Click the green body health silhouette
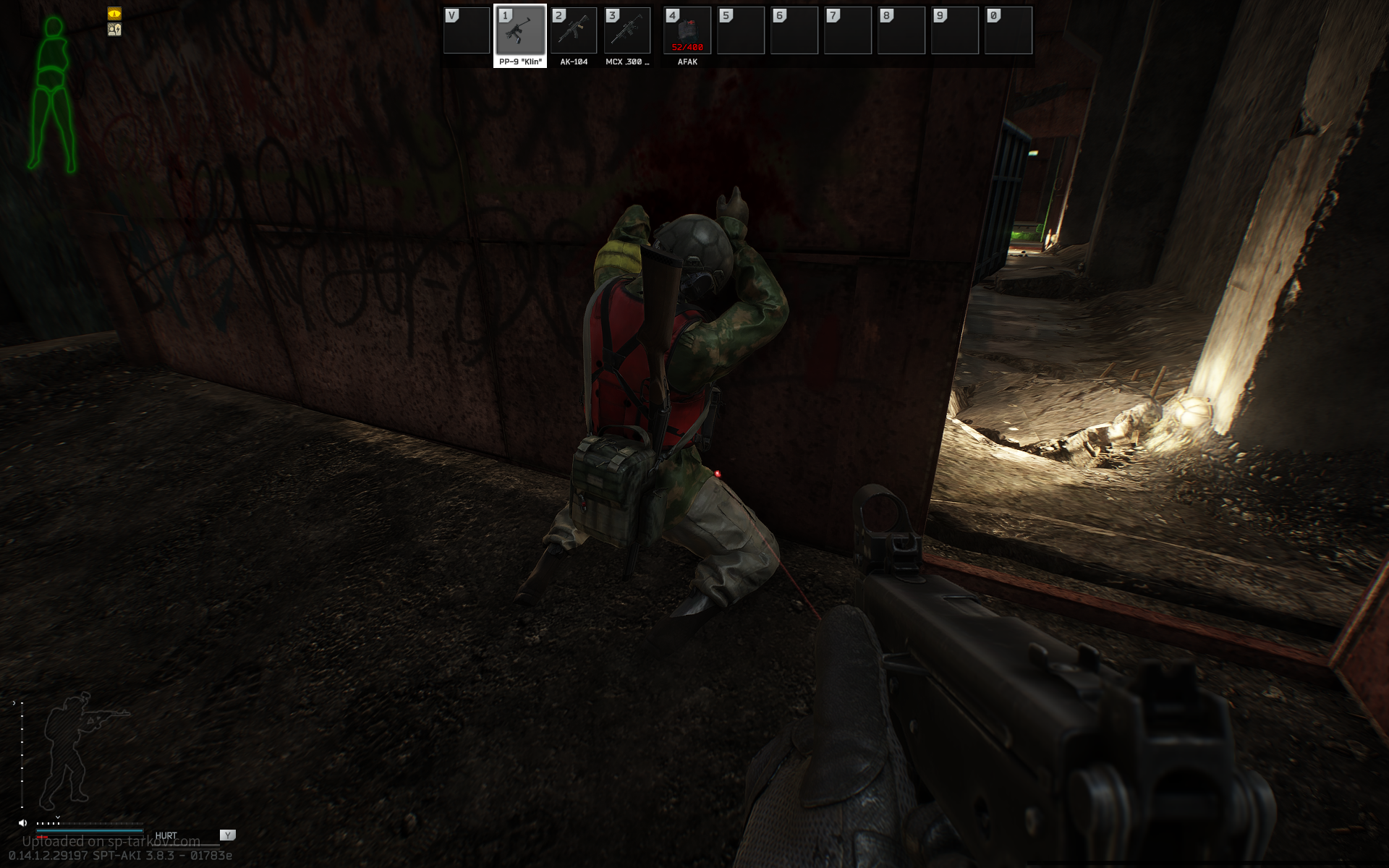Image resolution: width=1389 pixels, height=868 pixels. click(52, 94)
